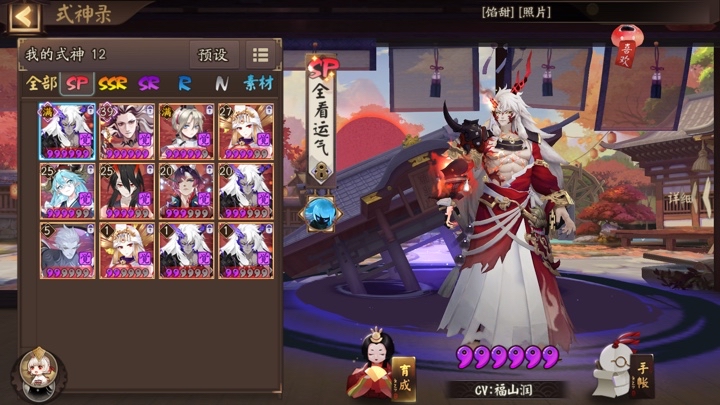This screenshot has height=405, width=720.
Task: Mark shikigami with the 喜欢 lantern tag
Action: click(x=627, y=48)
